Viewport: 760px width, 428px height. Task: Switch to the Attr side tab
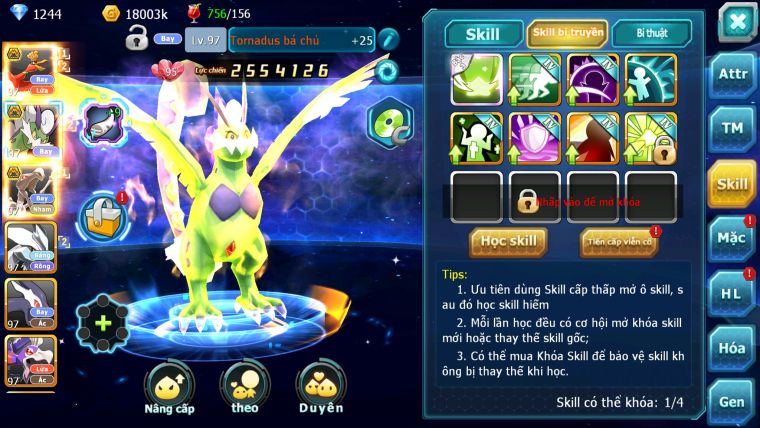[731, 73]
